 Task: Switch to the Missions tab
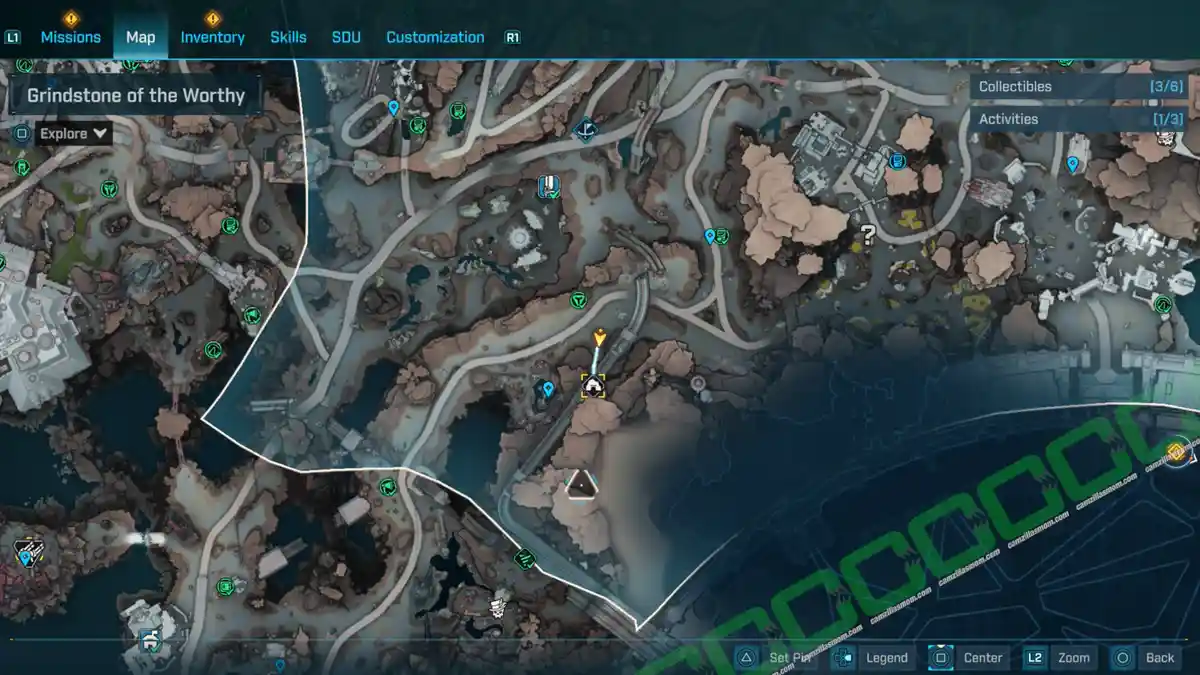pos(70,37)
